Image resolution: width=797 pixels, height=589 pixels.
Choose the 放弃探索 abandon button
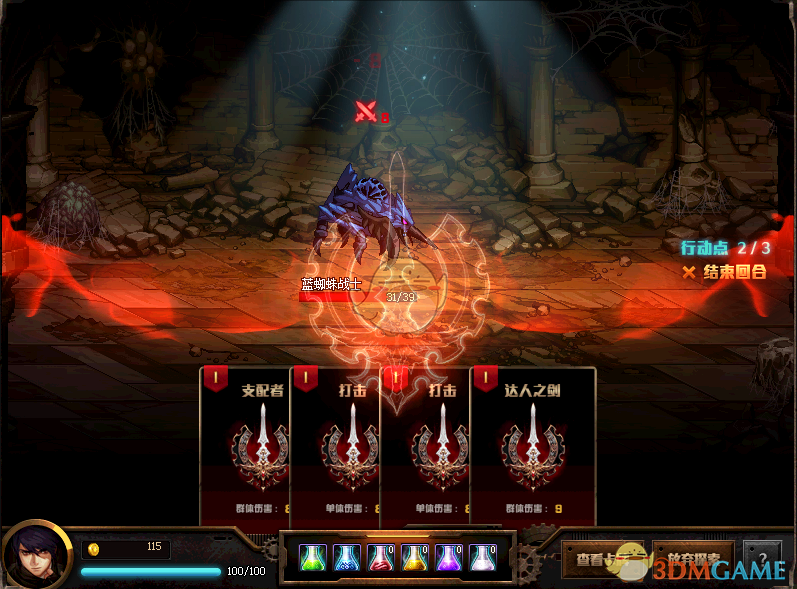(x=693, y=558)
